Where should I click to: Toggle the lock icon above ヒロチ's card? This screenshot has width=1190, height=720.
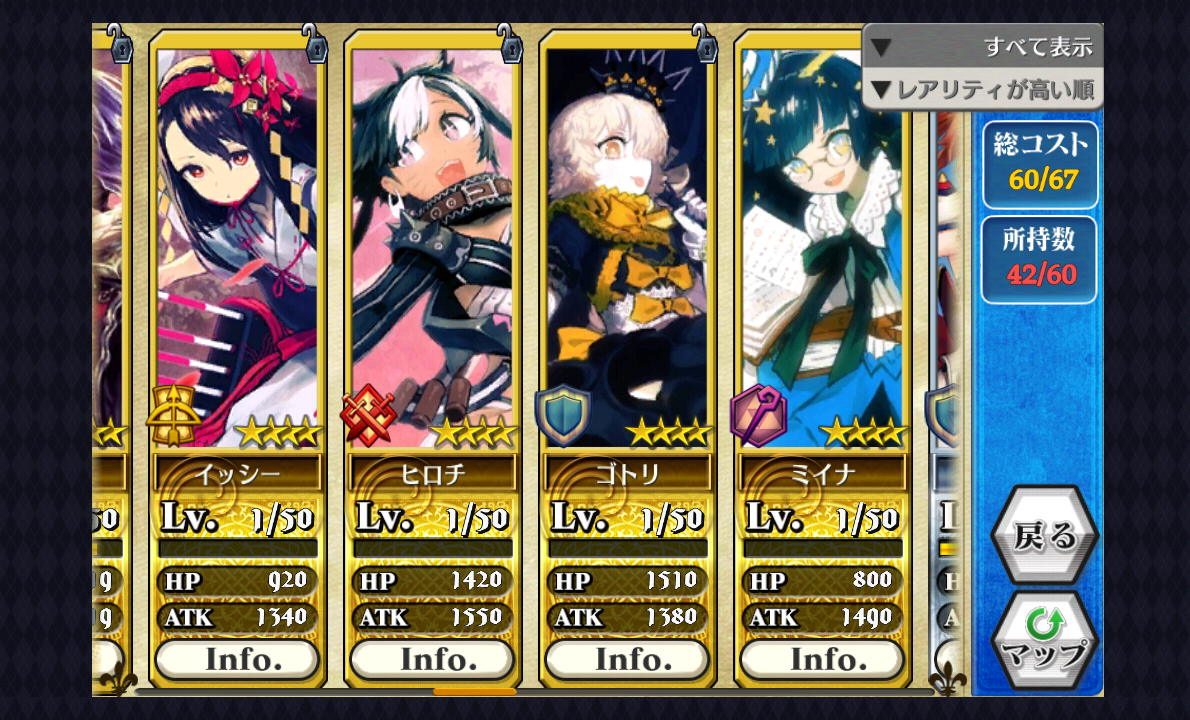click(x=509, y=44)
